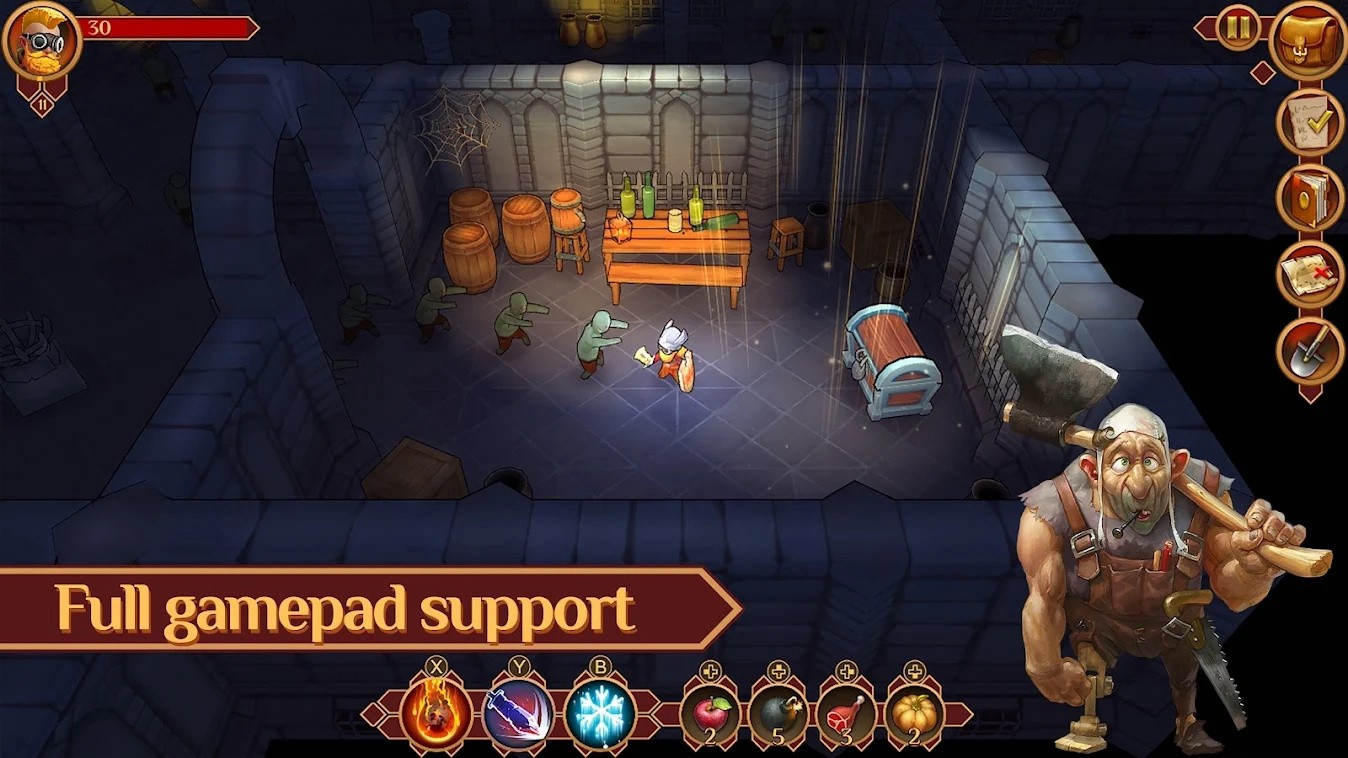1348x758 pixels.
Task: Open the red journal book
Action: click(1310, 197)
